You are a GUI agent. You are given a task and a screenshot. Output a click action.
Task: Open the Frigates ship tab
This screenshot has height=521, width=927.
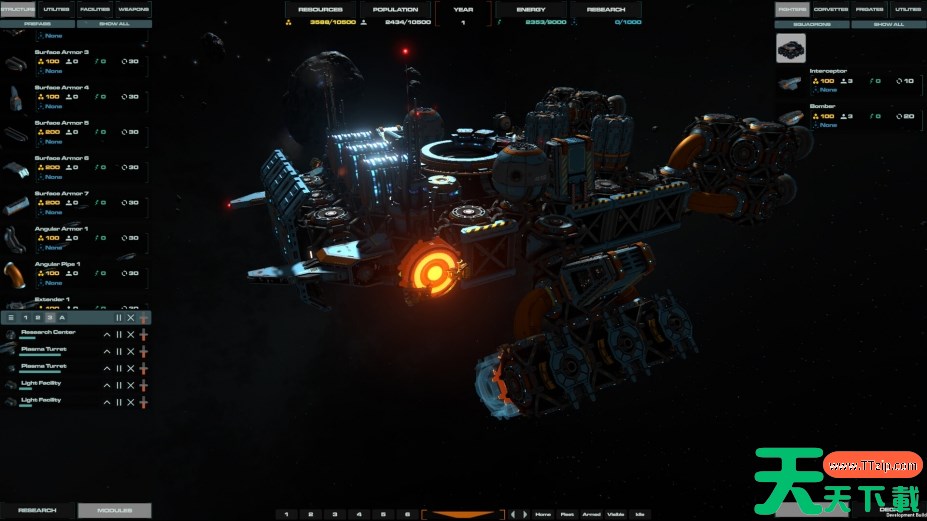(867, 9)
